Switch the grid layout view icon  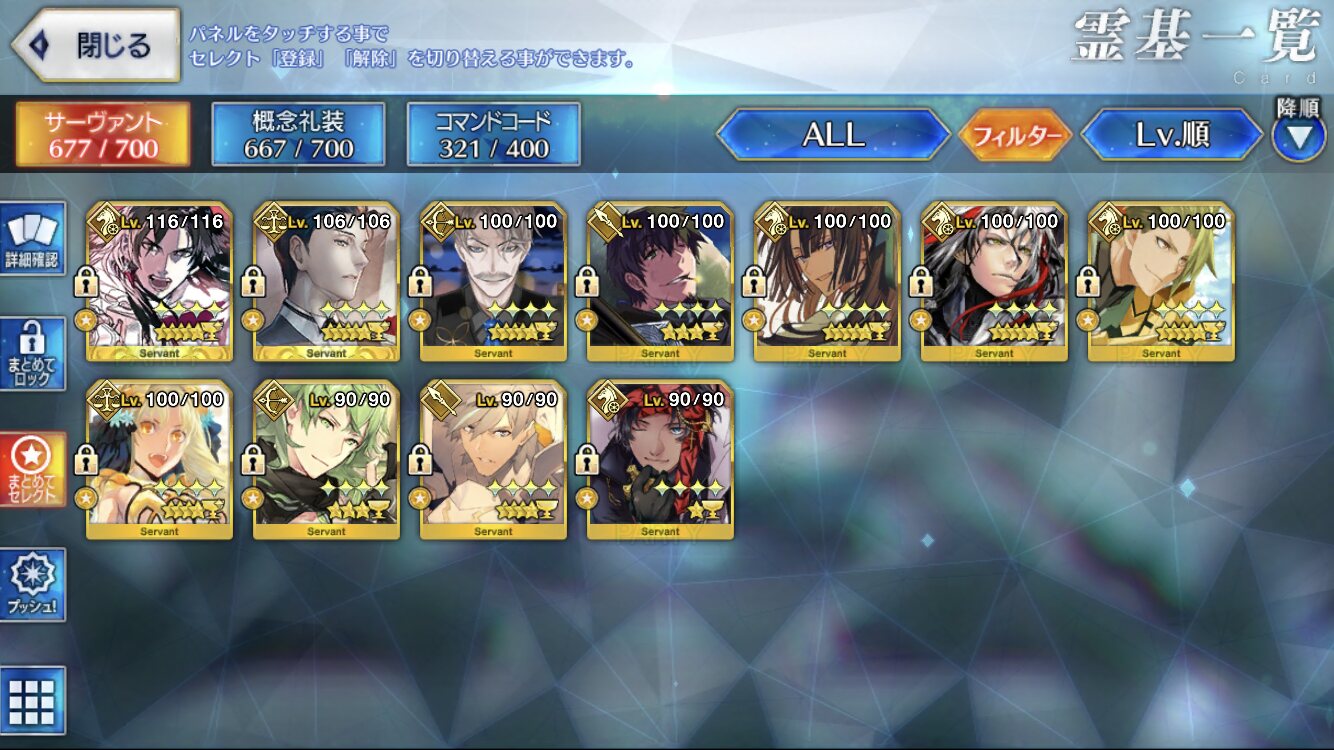coord(33,700)
